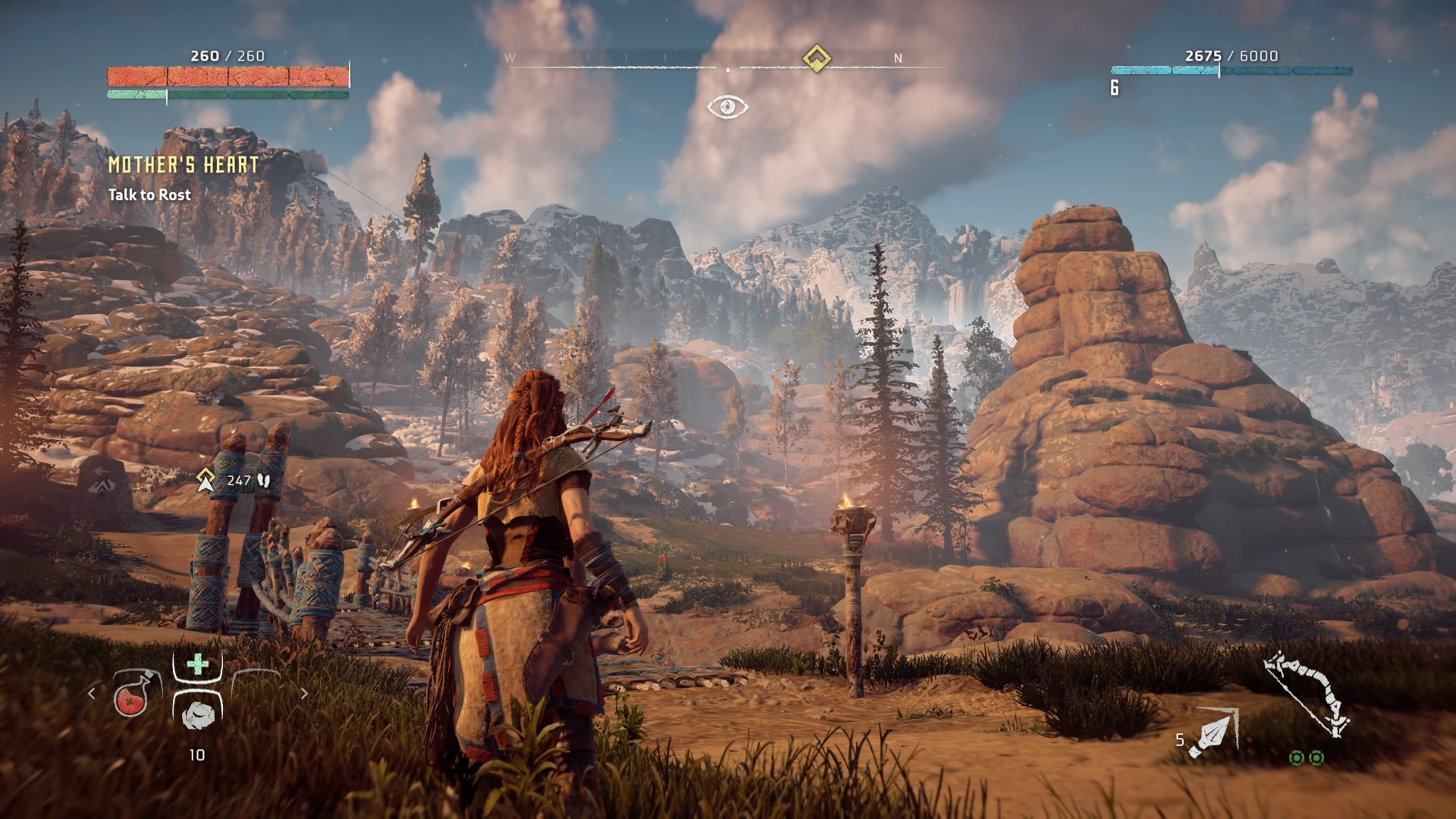
Task: Click the green weapon modification coils
Action: (x=1307, y=758)
